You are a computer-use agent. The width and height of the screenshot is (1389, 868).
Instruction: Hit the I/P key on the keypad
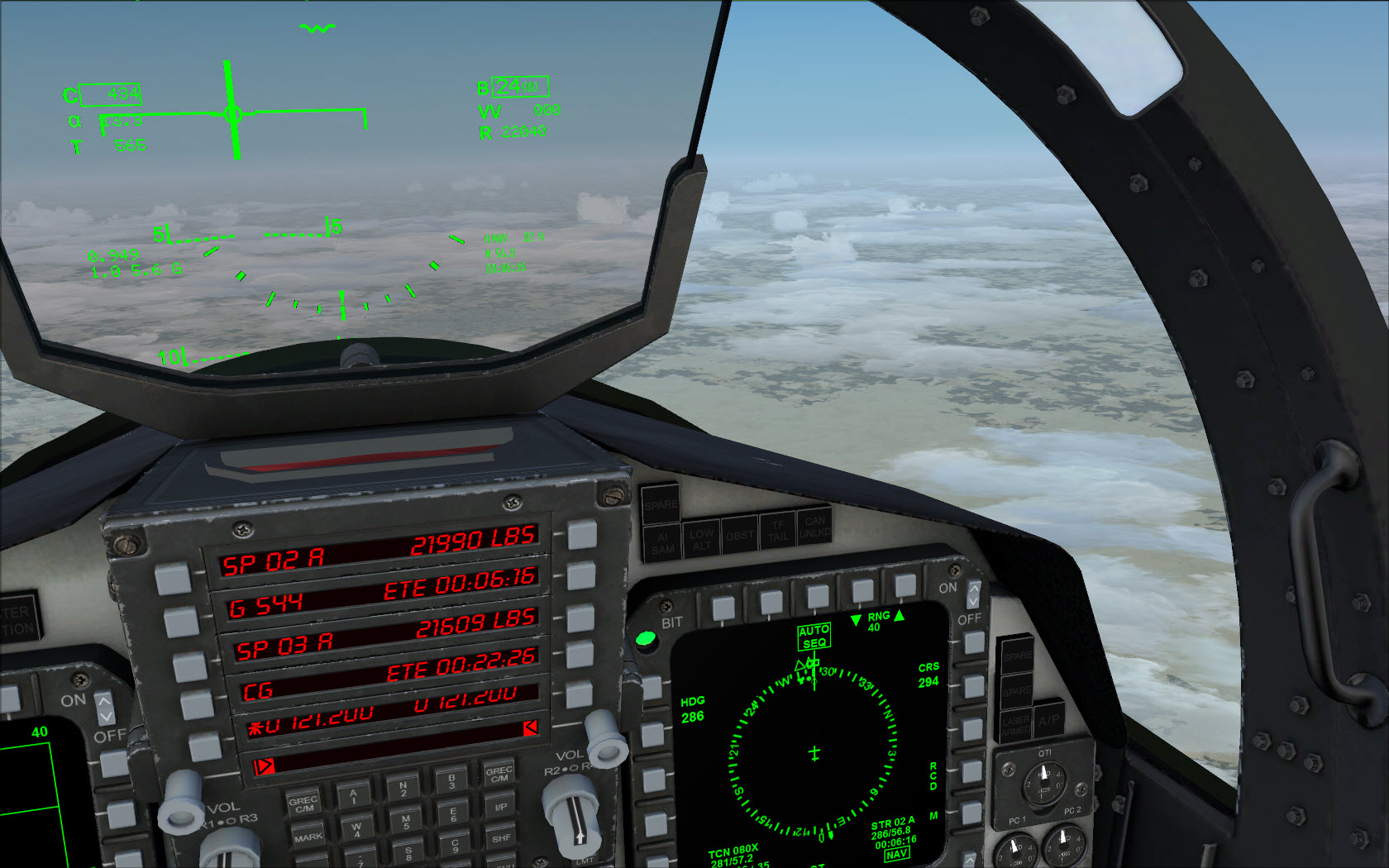500,806
